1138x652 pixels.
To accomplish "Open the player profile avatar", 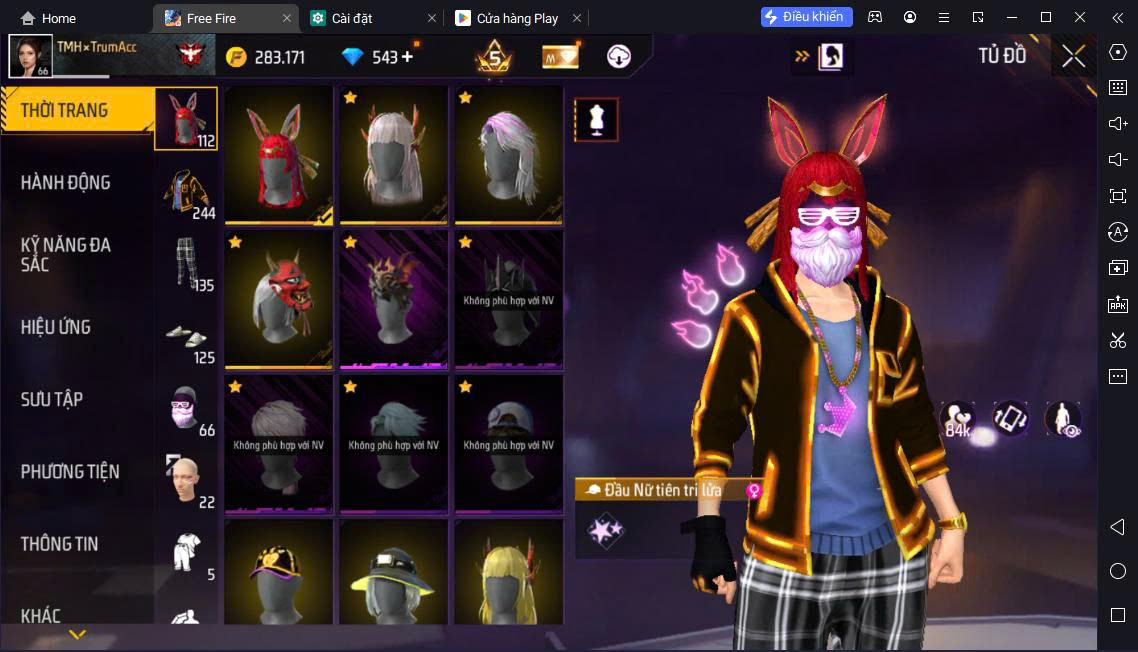I will [x=30, y=56].
